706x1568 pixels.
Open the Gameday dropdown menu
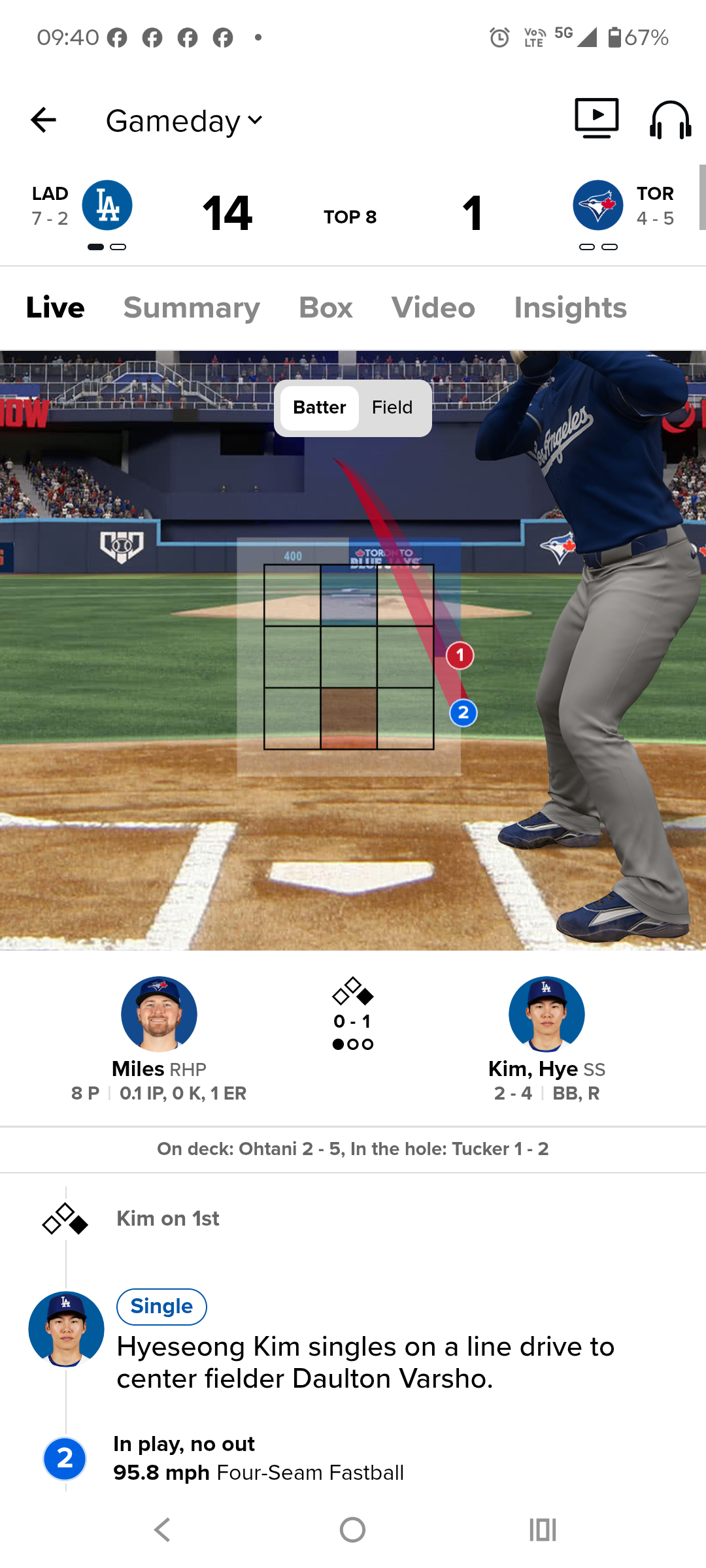point(184,121)
